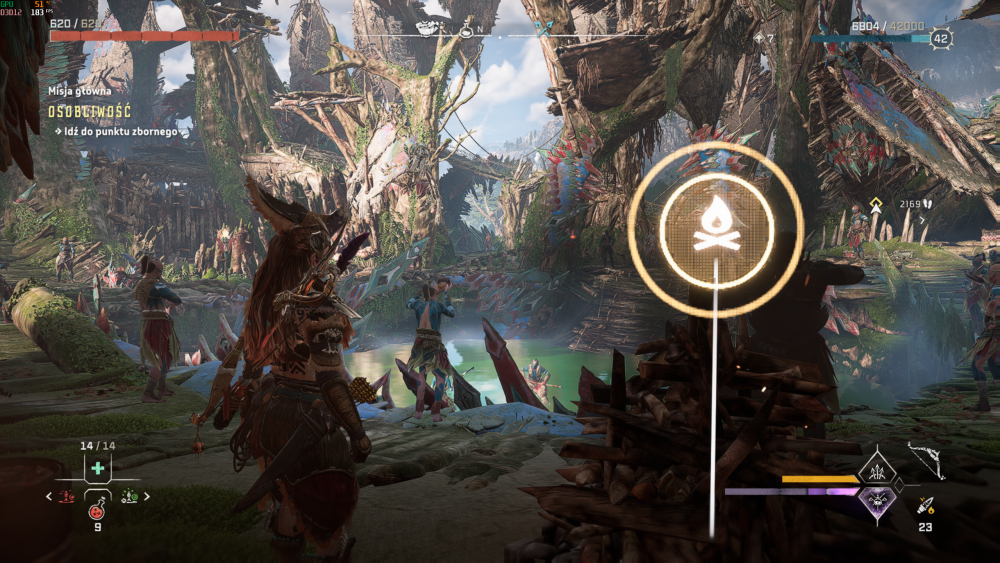Use the green cross medicinal pouch
The image size is (1000, 563).
(97, 468)
